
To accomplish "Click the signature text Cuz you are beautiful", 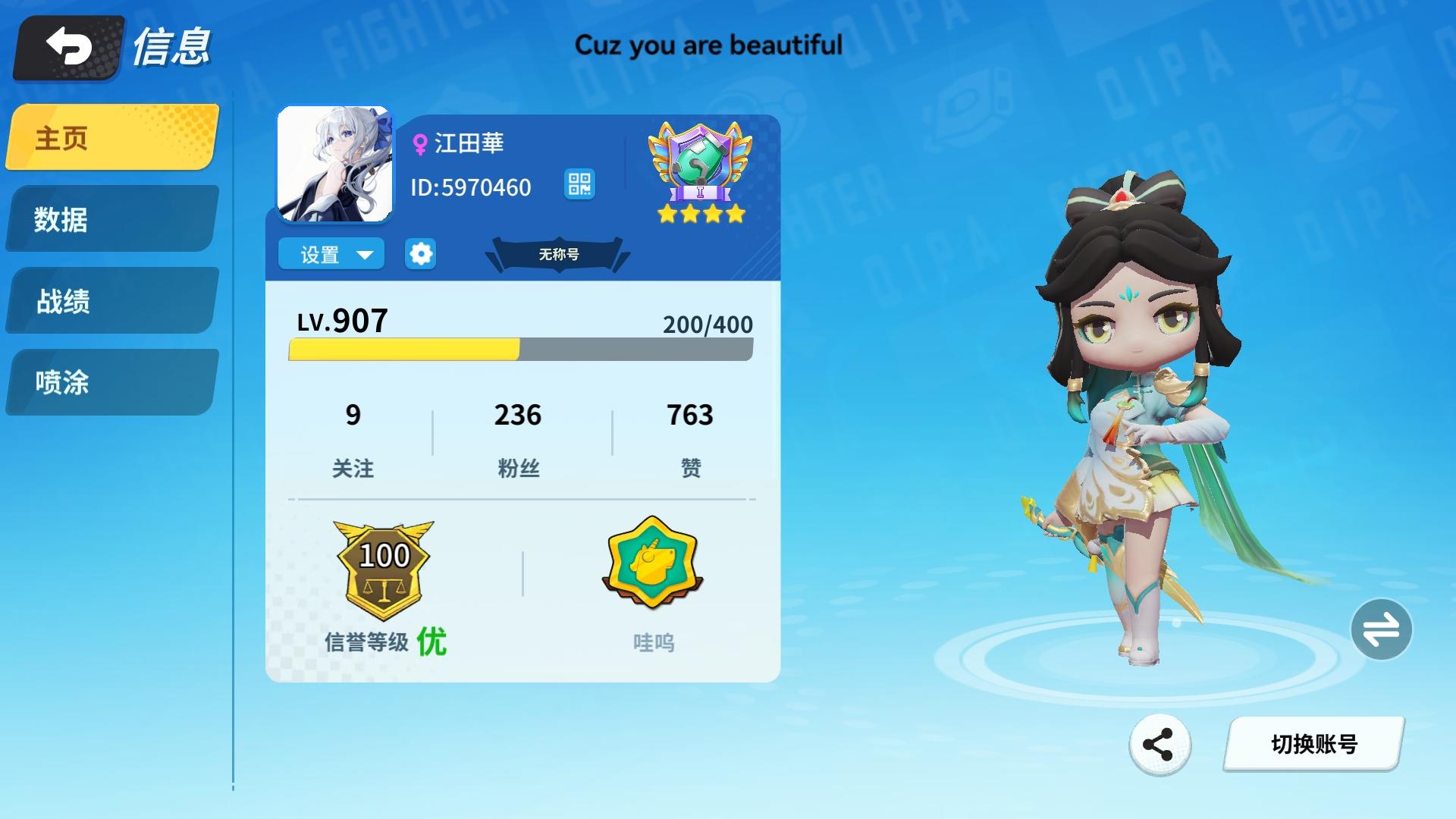I will pyautogui.click(x=709, y=45).
